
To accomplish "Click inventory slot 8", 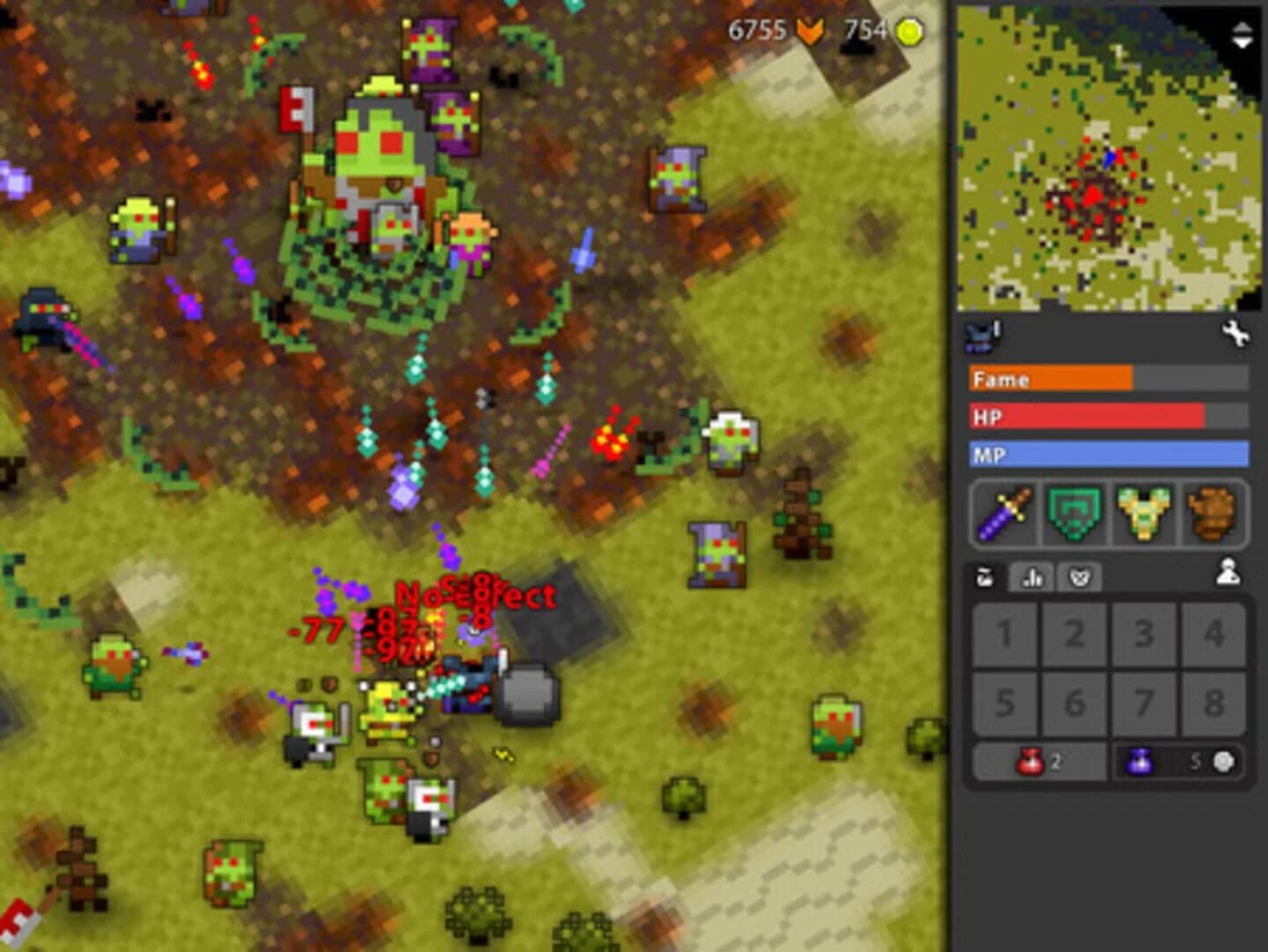I will [x=1215, y=703].
